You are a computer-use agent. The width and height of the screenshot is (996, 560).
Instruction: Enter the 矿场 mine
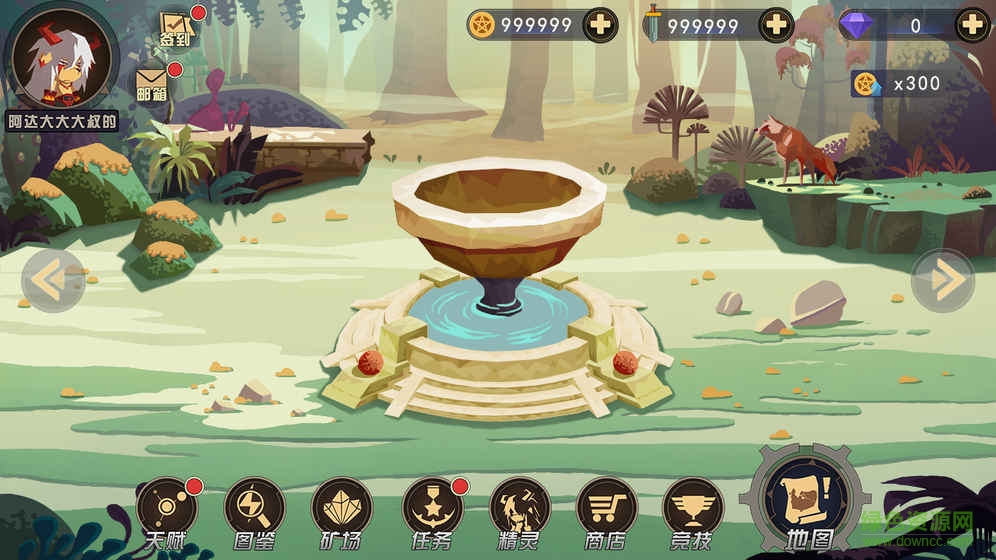(342, 508)
